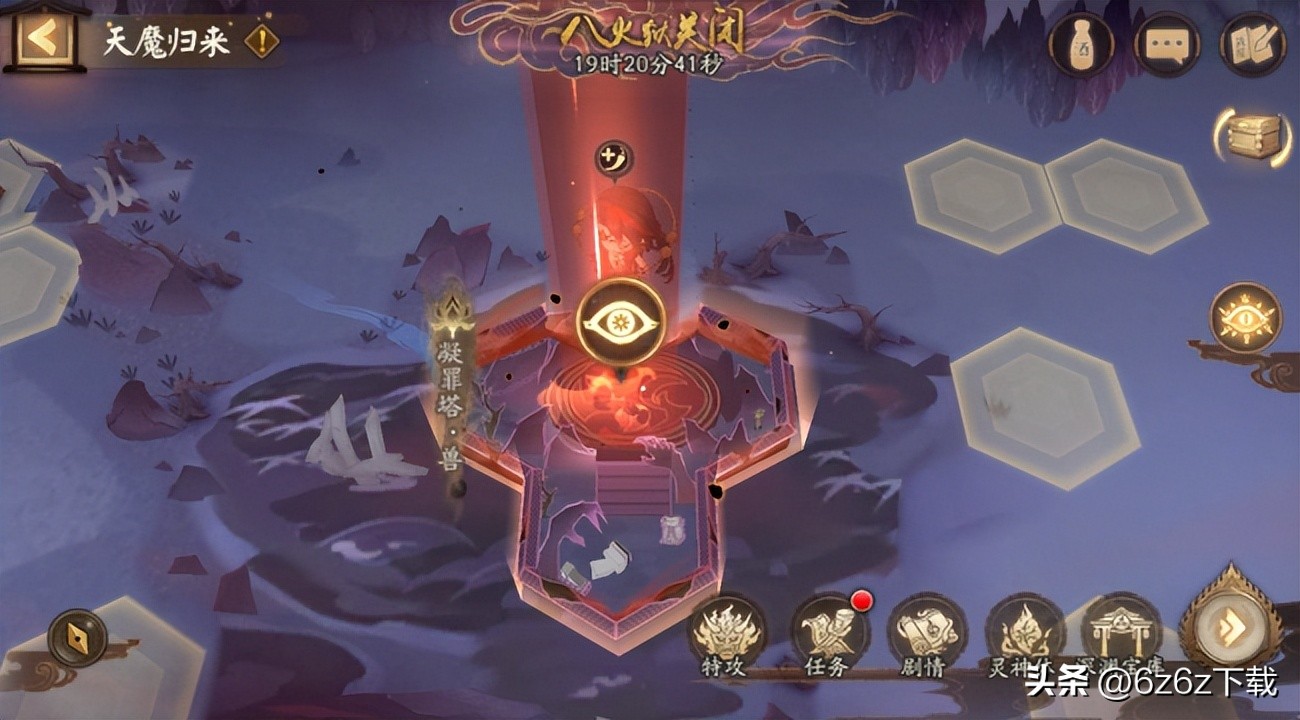This screenshot has height=720, width=1300.
Task: Tap the exclamation mark next to 天魔归来
Action: 260,42
